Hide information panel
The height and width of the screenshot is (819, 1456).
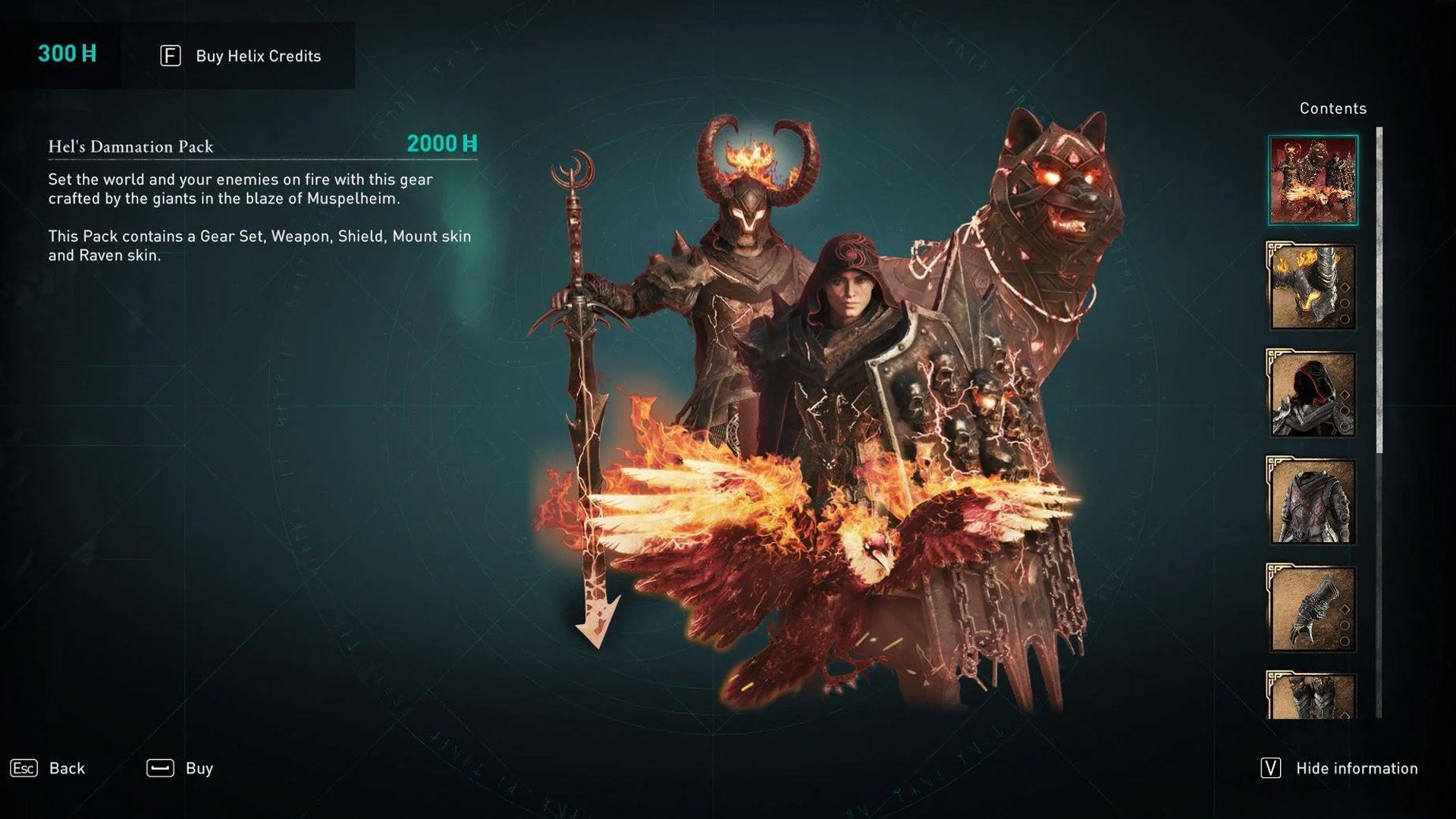[1339, 768]
